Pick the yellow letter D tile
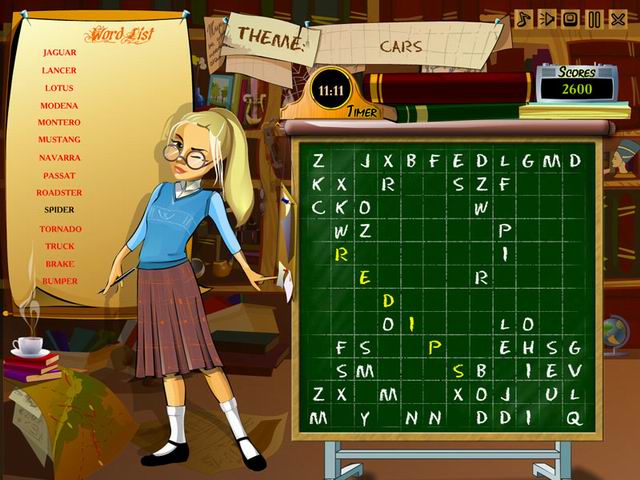Viewport: 640px width, 480px height. [389, 300]
